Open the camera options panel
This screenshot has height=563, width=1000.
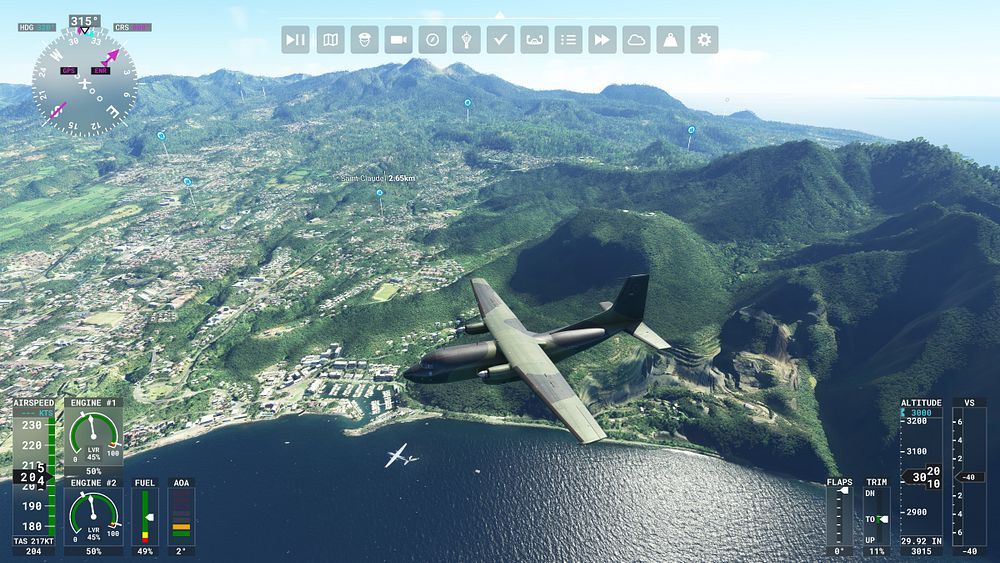(398, 40)
